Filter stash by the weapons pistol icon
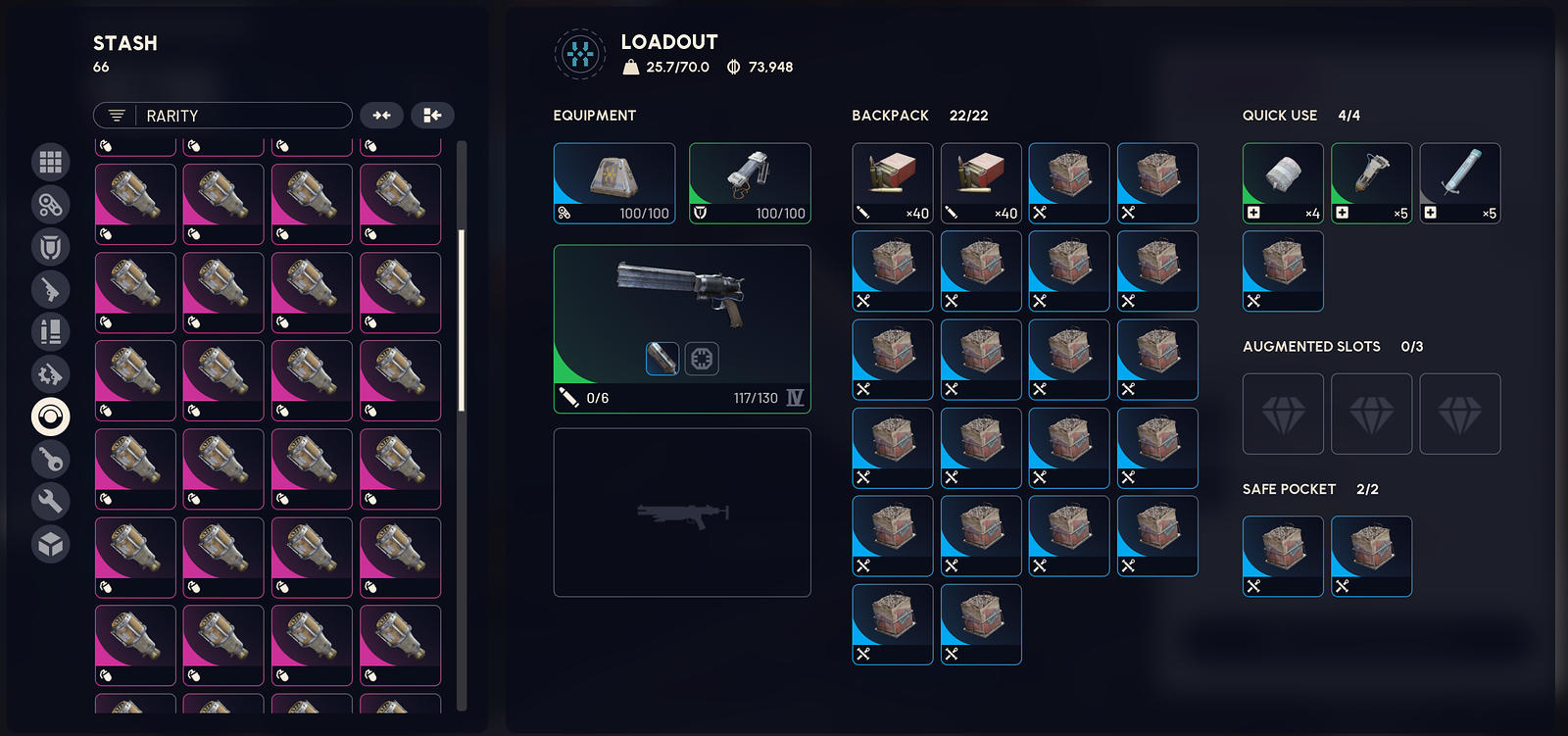This screenshot has width=1568, height=736. [51, 290]
